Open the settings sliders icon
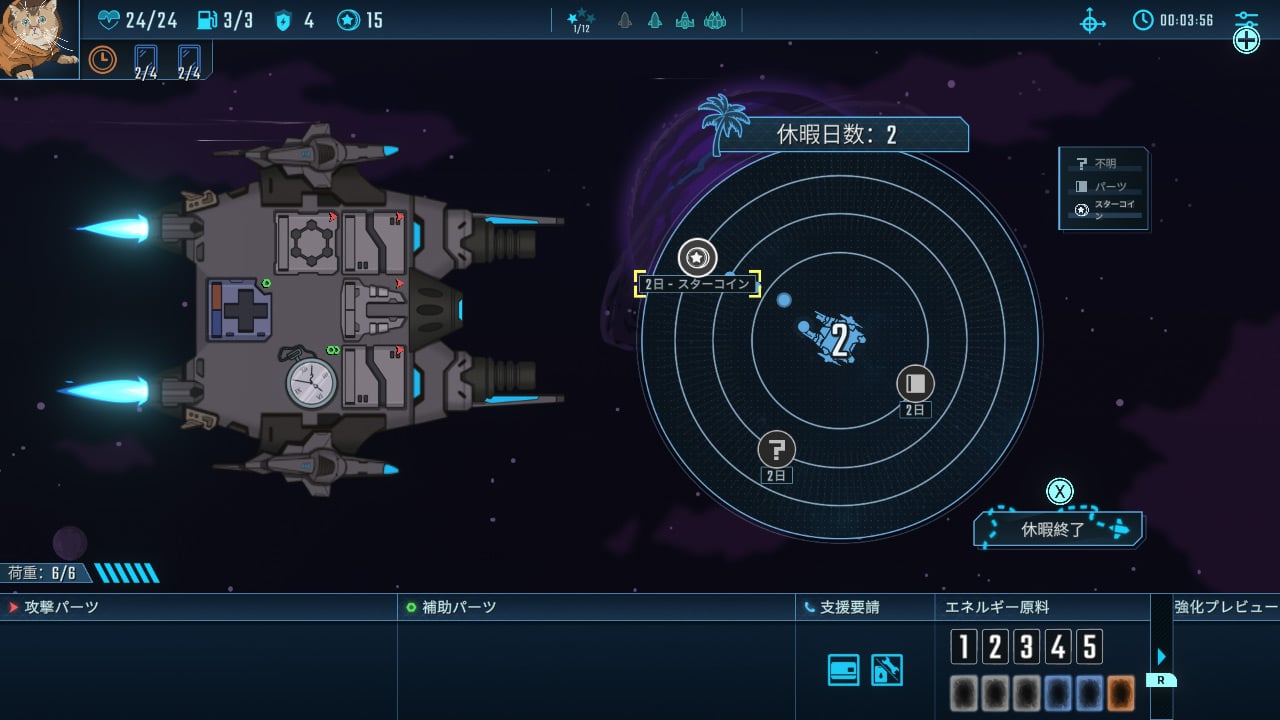The width and height of the screenshot is (1280, 720). (1246, 20)
